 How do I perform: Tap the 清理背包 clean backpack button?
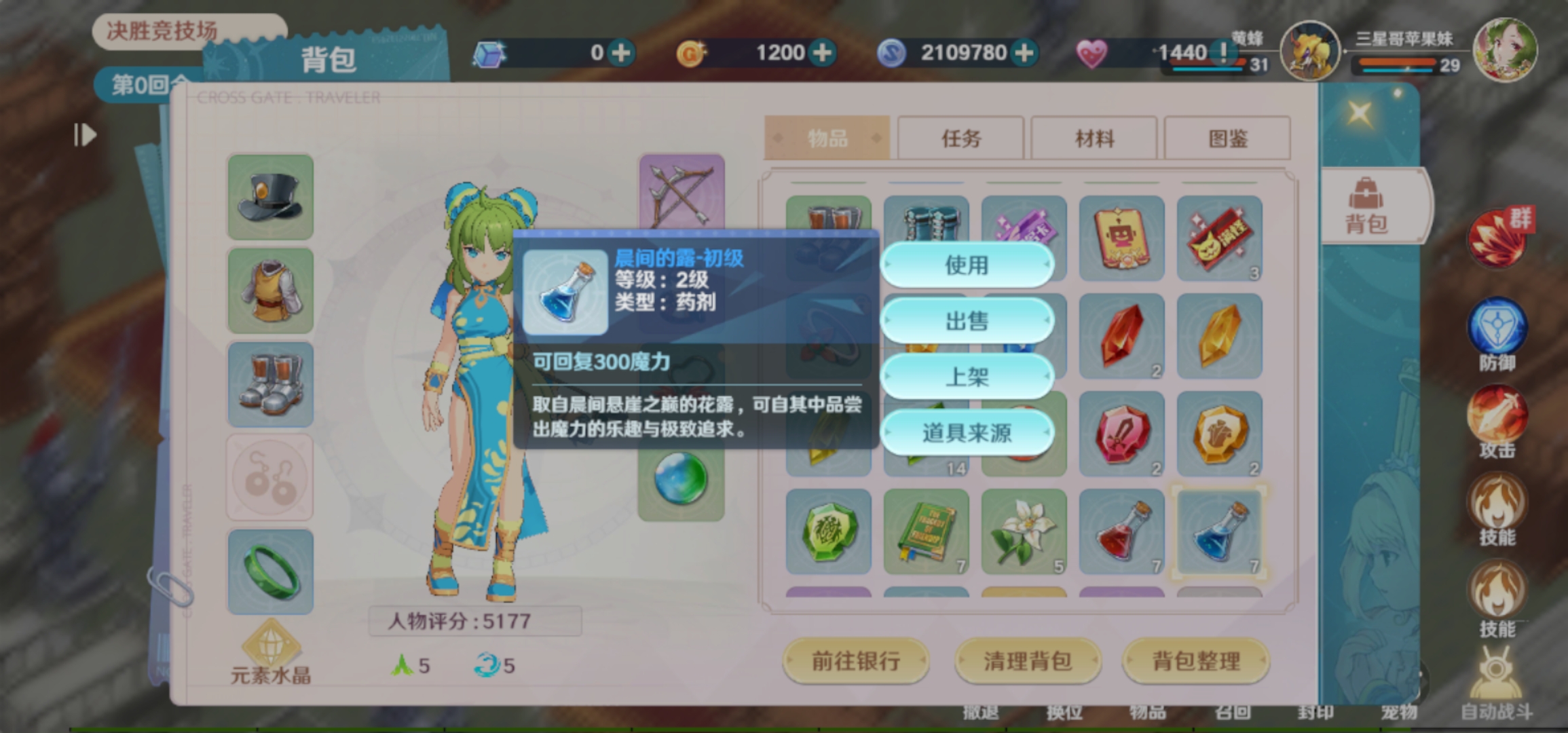tap(1027, 660)
